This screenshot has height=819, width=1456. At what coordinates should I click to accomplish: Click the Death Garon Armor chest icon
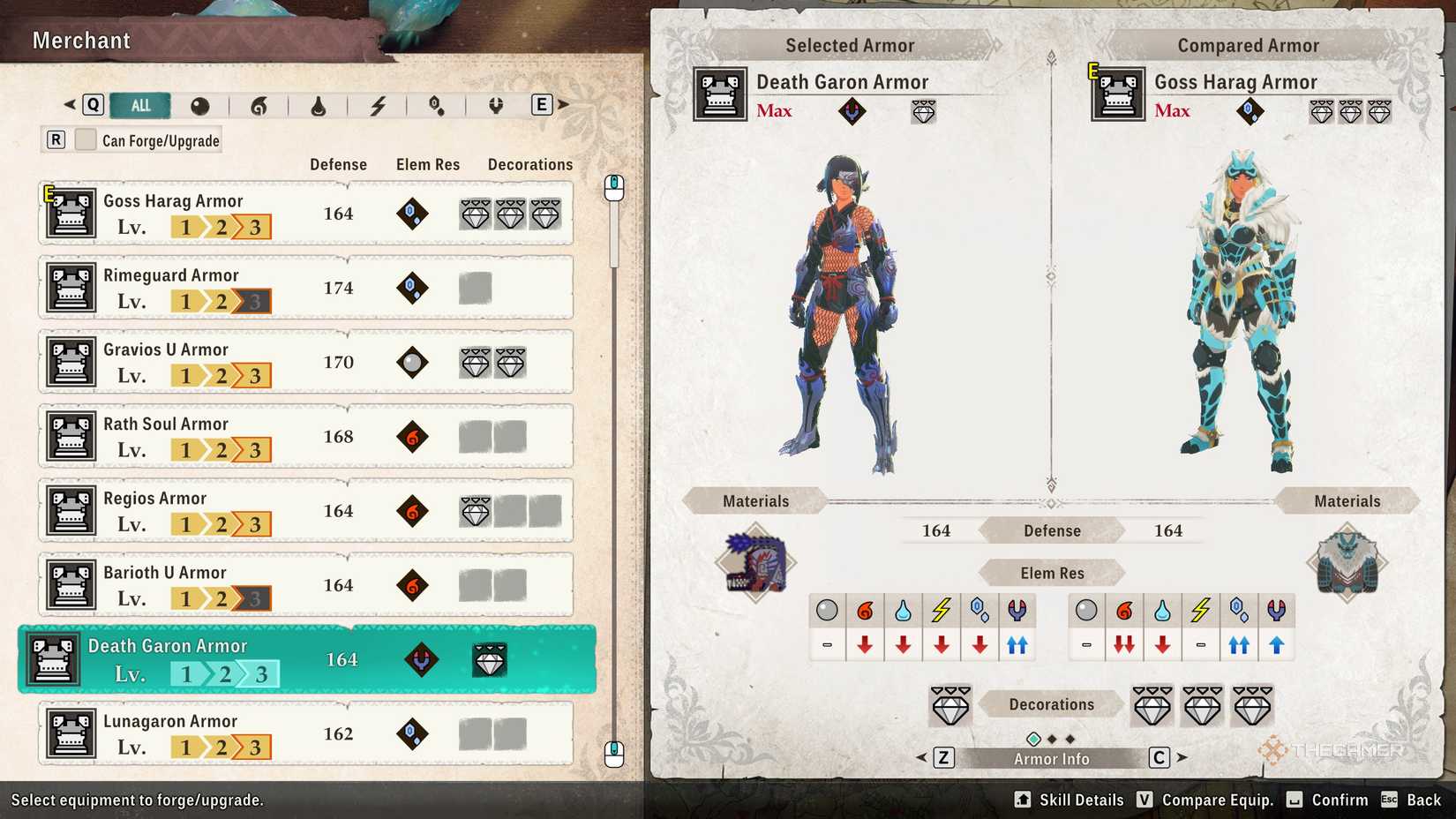pyautogui.click(x=53, y=659)
